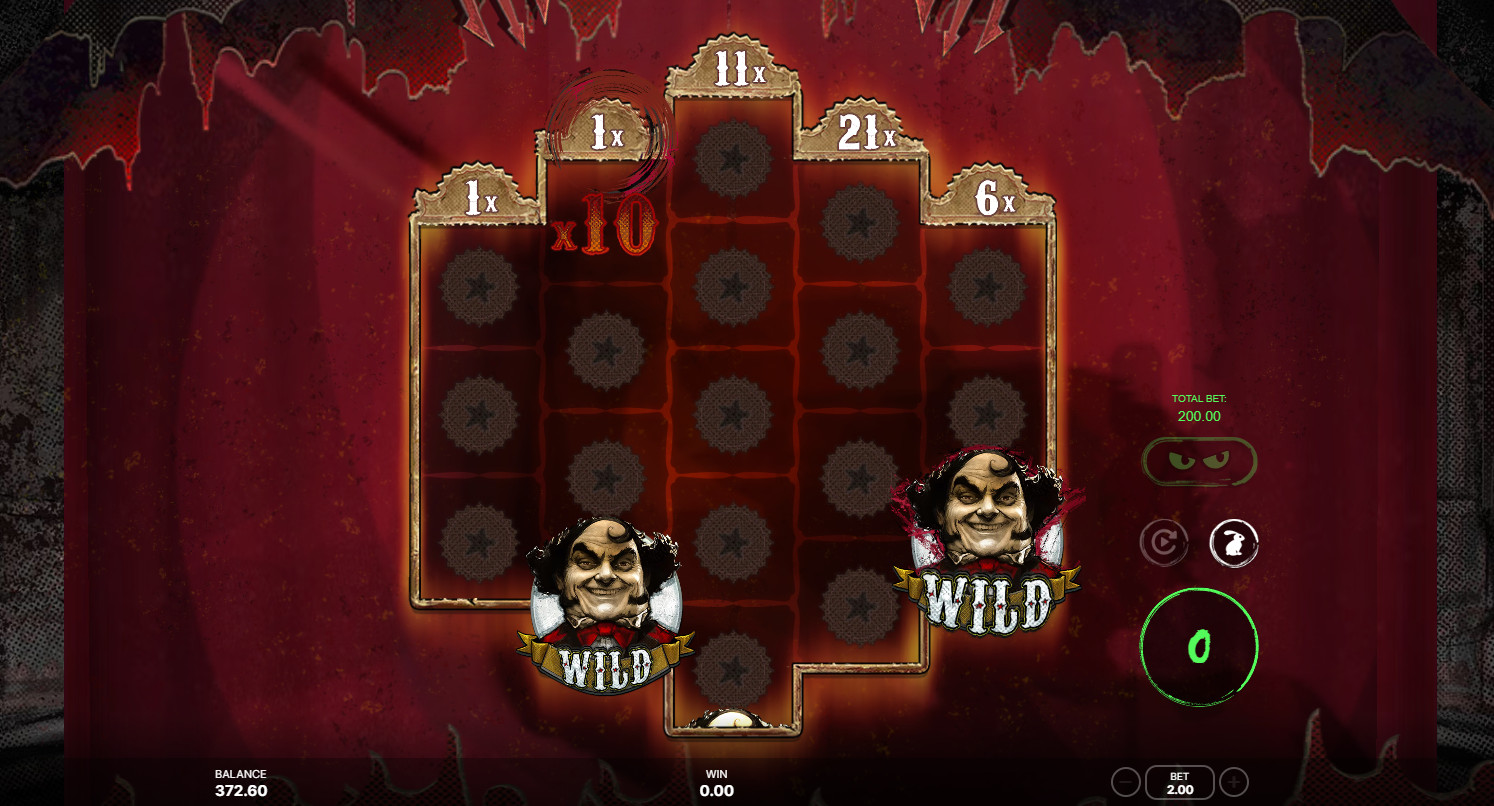Enable turbo mode via the rabbit icon
1494x806 pixels.
pyautogui.click(x=1235, y=542)
